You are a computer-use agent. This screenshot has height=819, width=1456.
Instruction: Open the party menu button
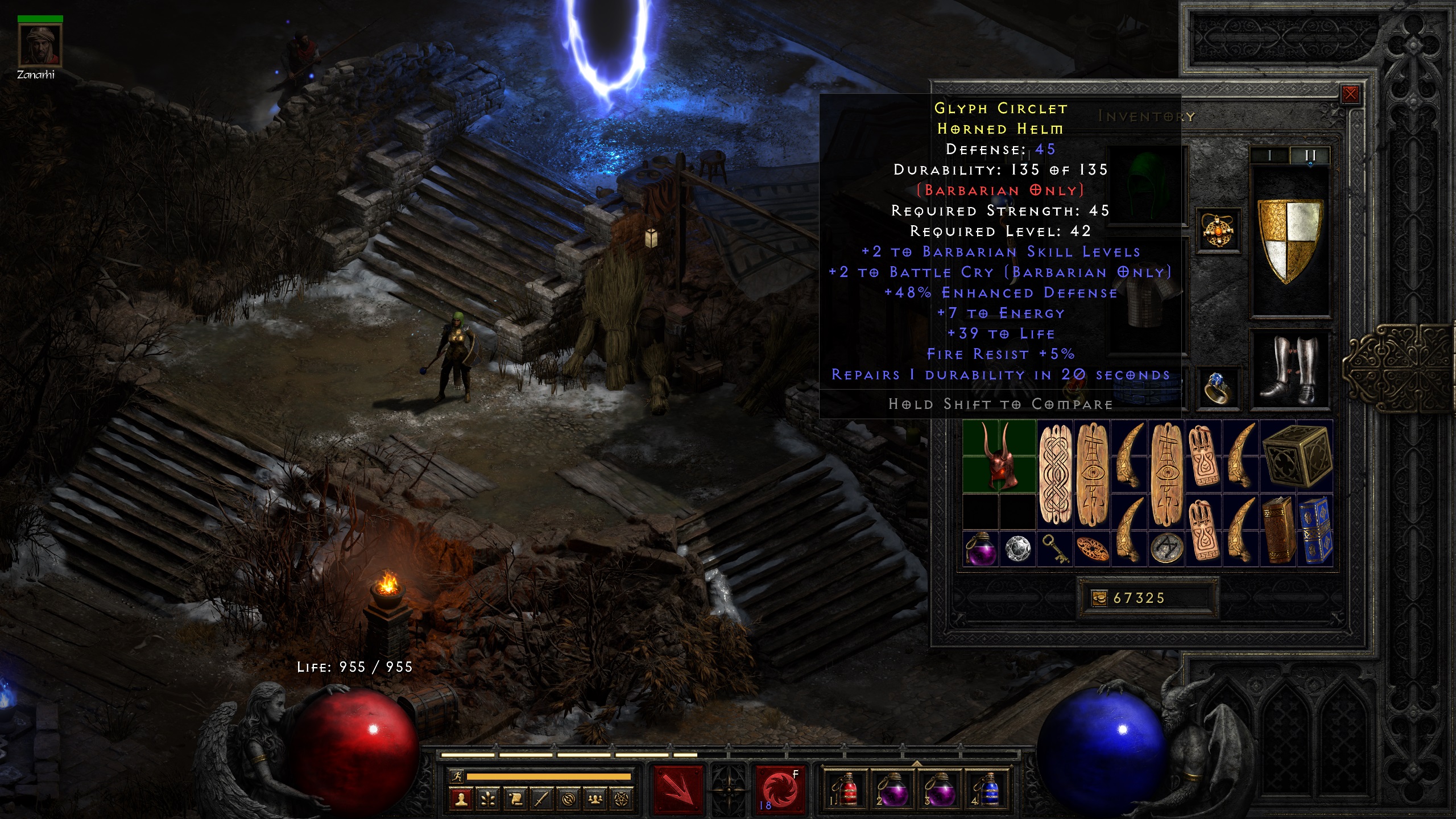[595, 800]
